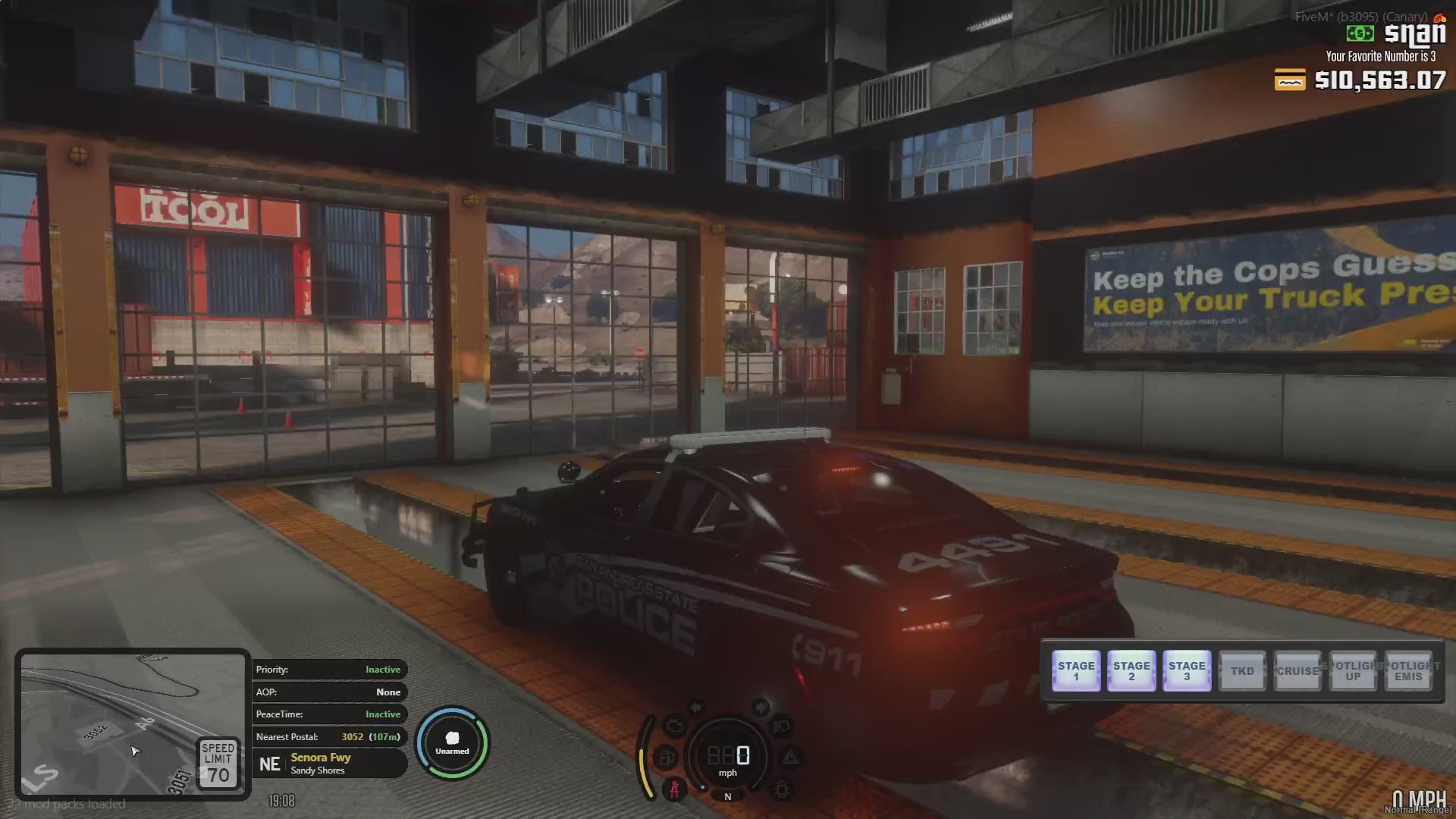Activate the Stage 1 lights button
This screenshot has height=819, width=1456.
[1076, 670]
